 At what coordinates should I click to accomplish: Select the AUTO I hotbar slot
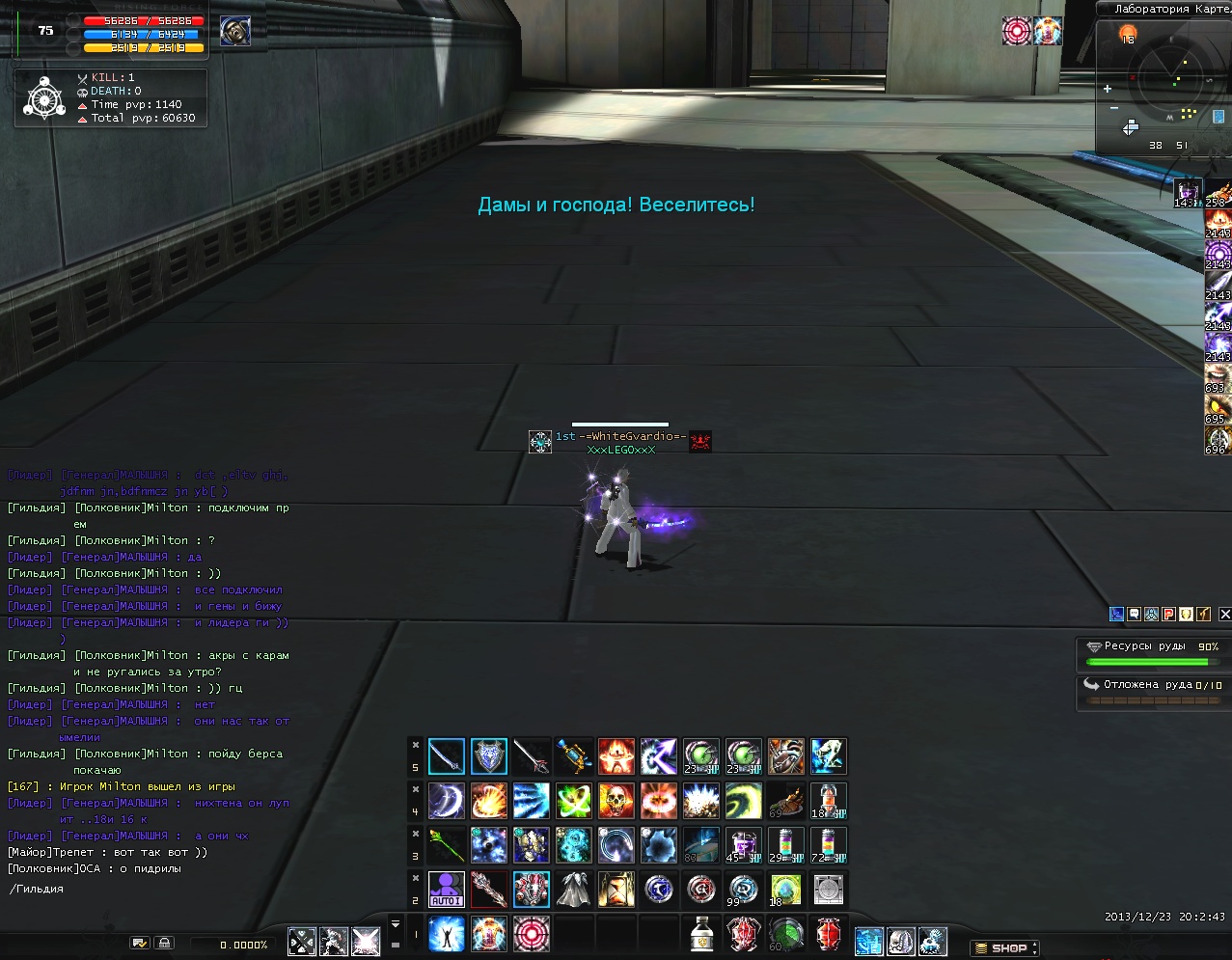[446, 889]
